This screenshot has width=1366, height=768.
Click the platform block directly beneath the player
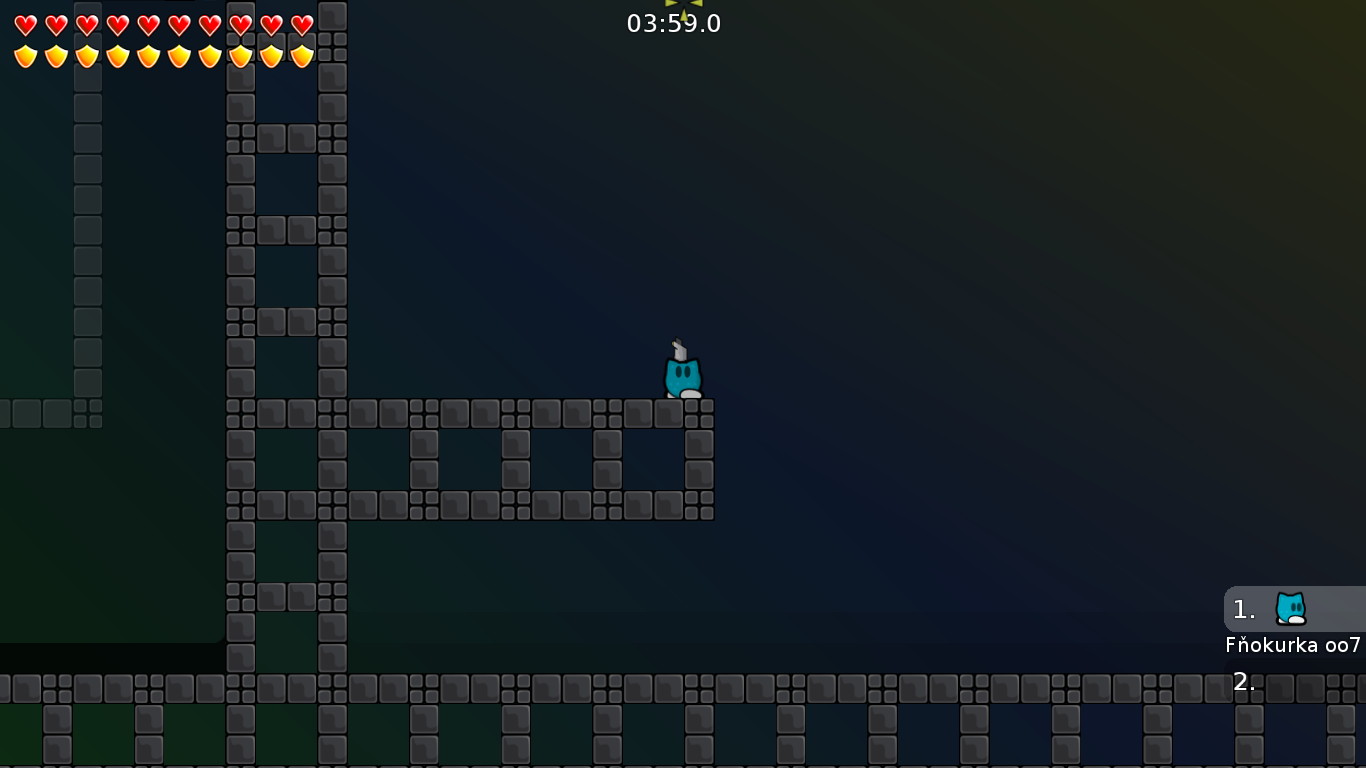681,412
